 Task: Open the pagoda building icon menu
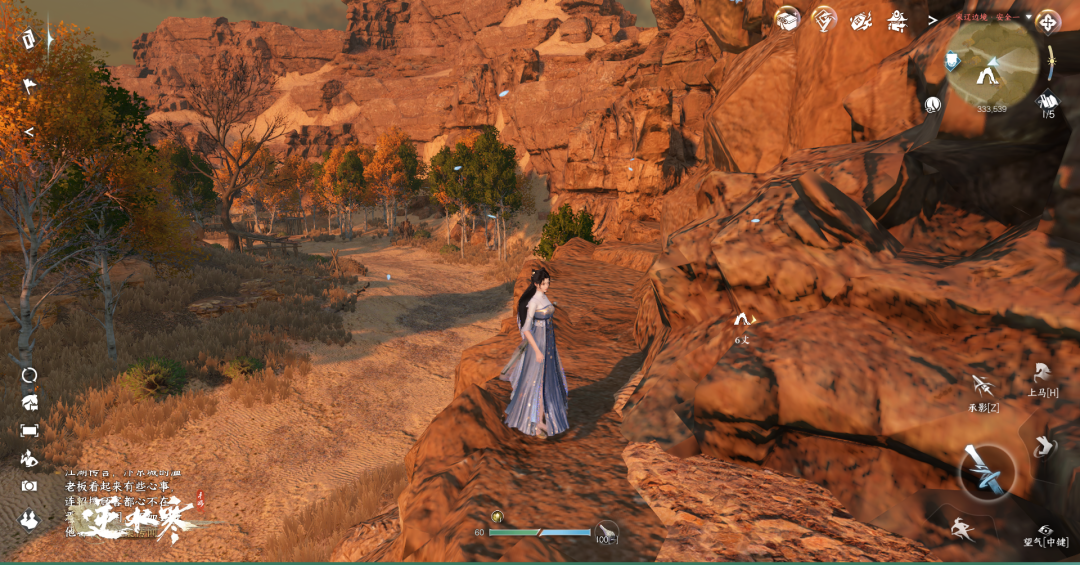coord(897,19)
